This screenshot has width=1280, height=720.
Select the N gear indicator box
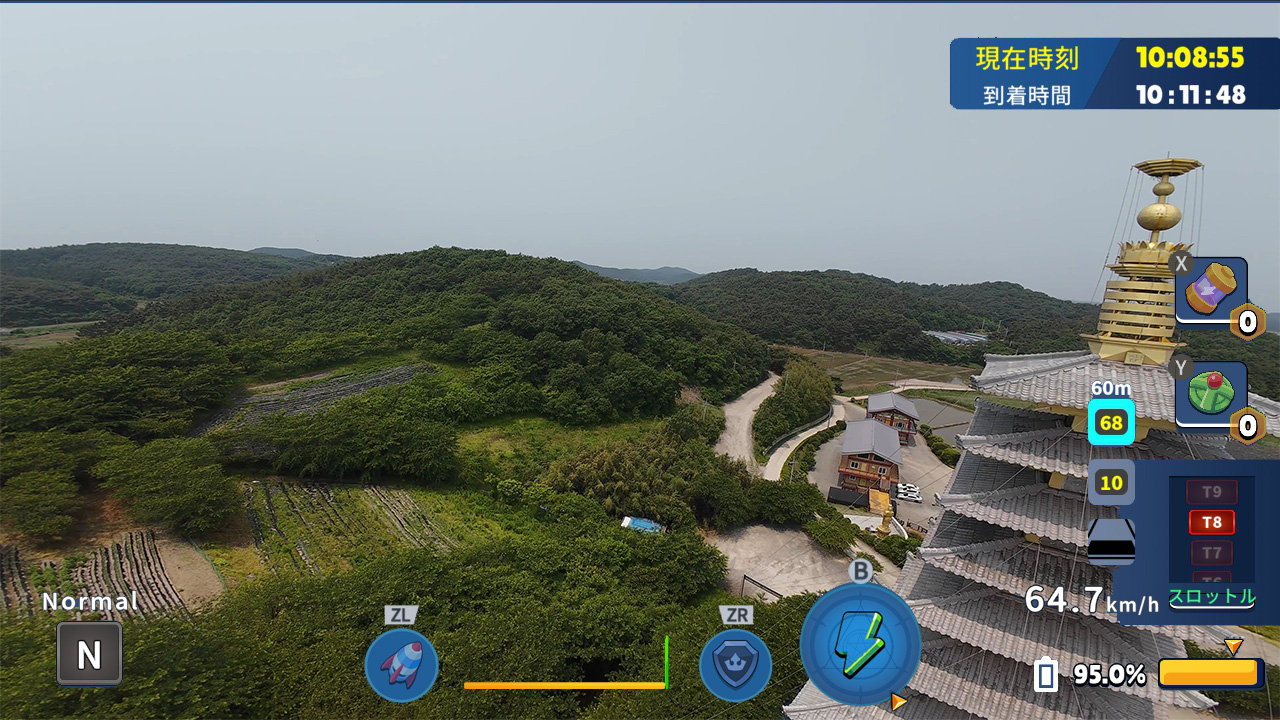[x=88, y=652]
